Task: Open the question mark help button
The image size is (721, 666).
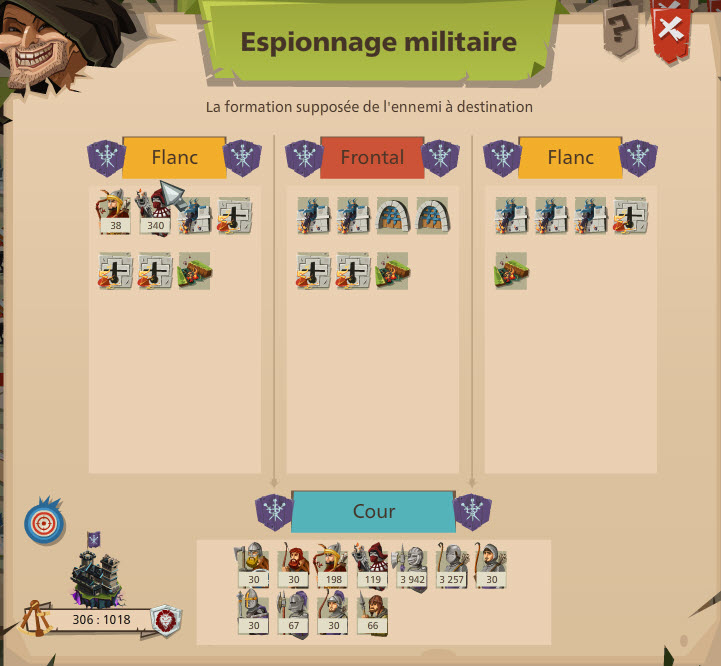Action: point(620,35)
